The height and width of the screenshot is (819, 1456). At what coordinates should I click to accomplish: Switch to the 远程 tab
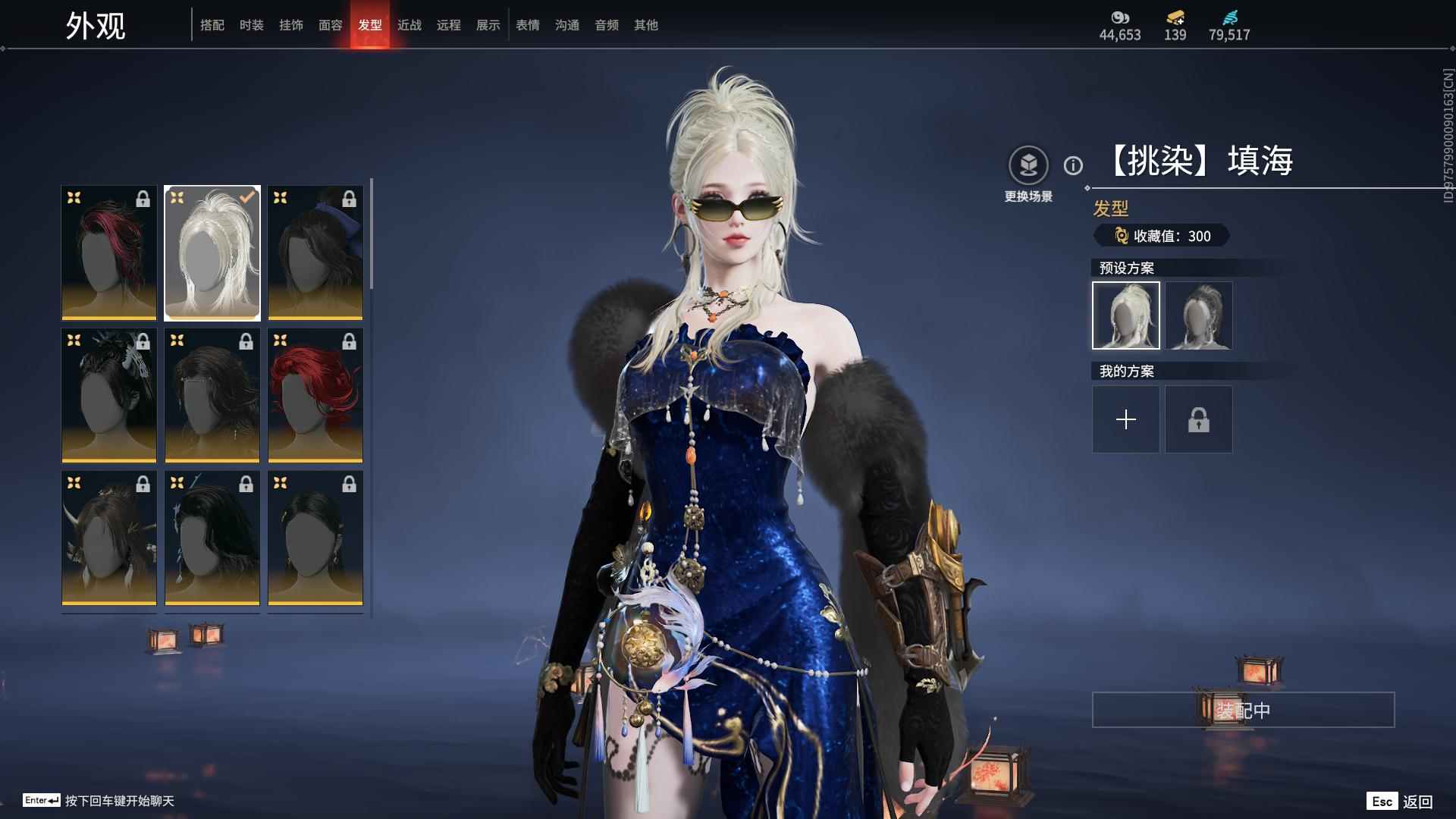(x=449, y=25)
